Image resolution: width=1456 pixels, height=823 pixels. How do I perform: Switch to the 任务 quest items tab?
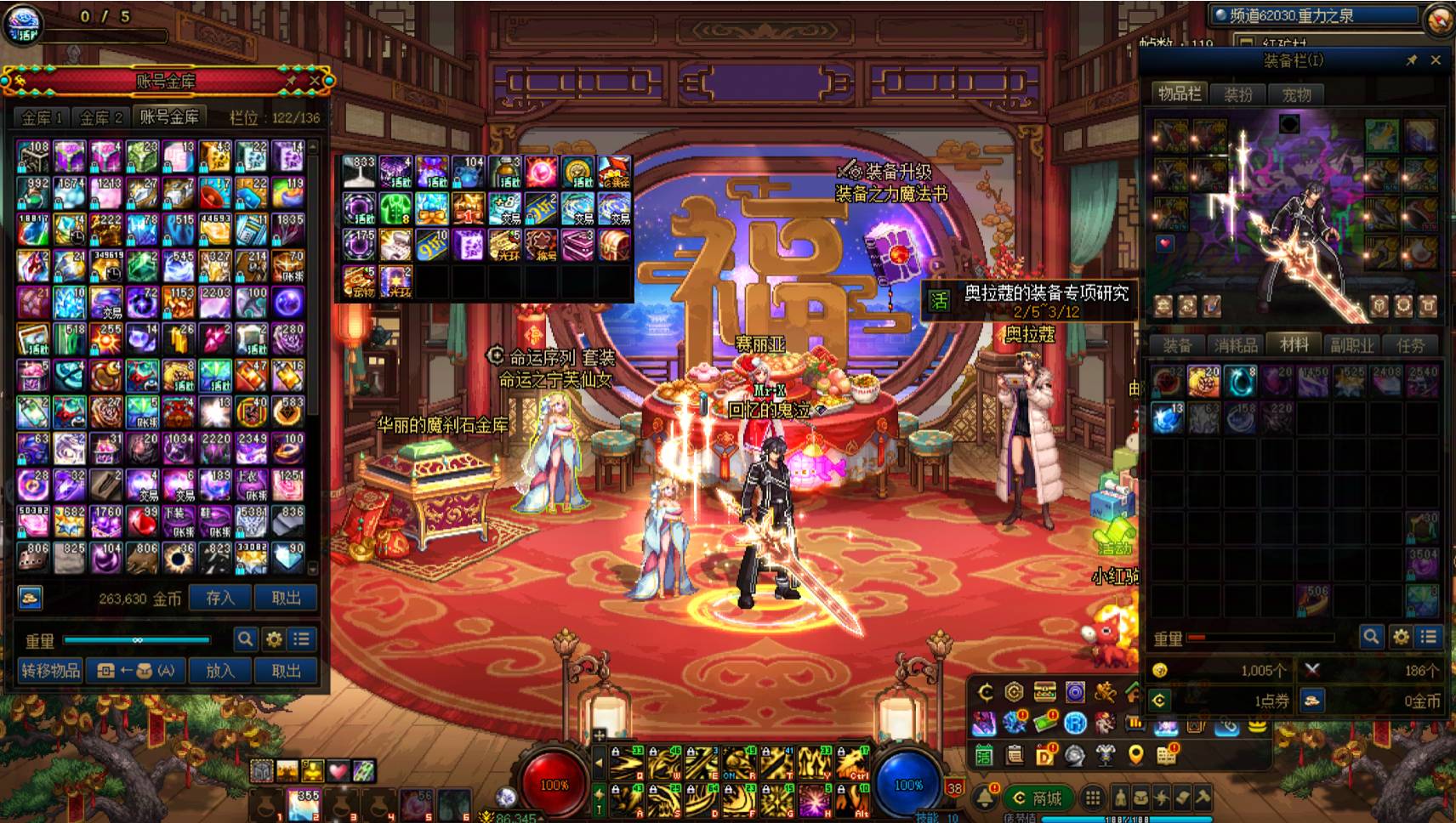(1409, 344)
